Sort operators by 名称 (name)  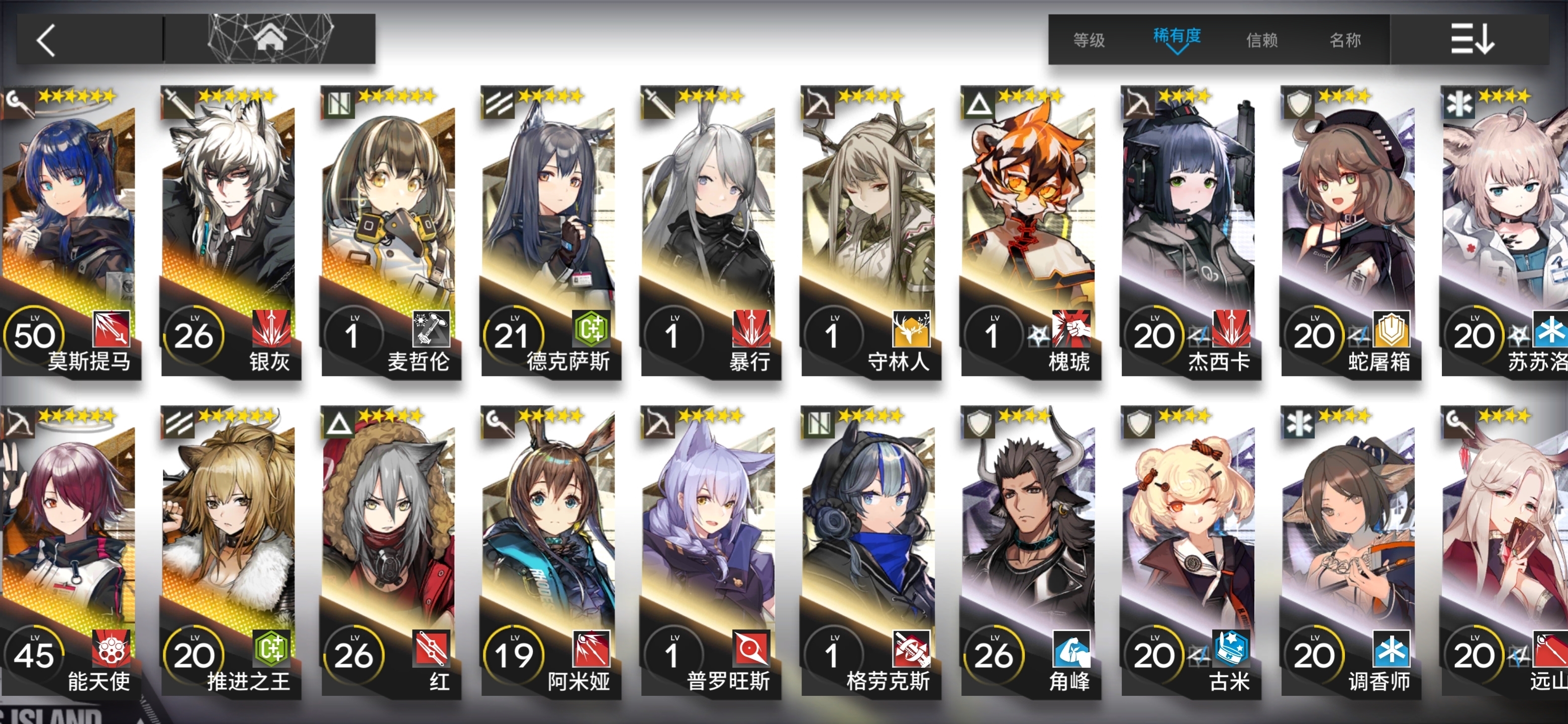point(1345,40)
